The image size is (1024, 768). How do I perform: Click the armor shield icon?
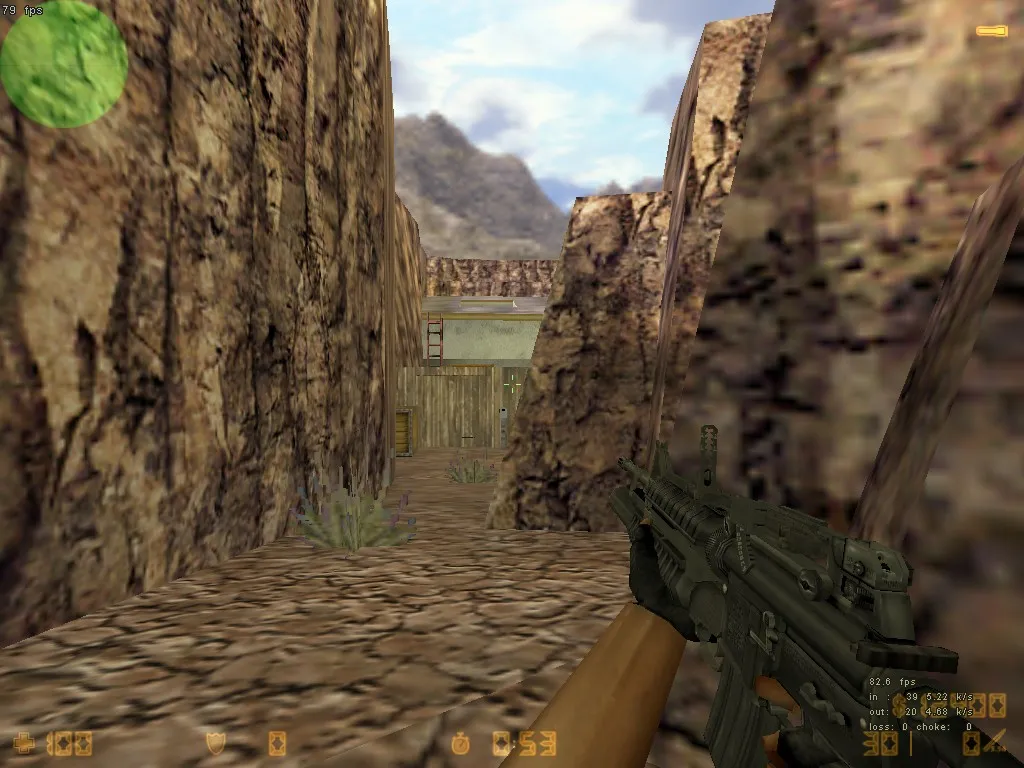[x=215, y=743]
